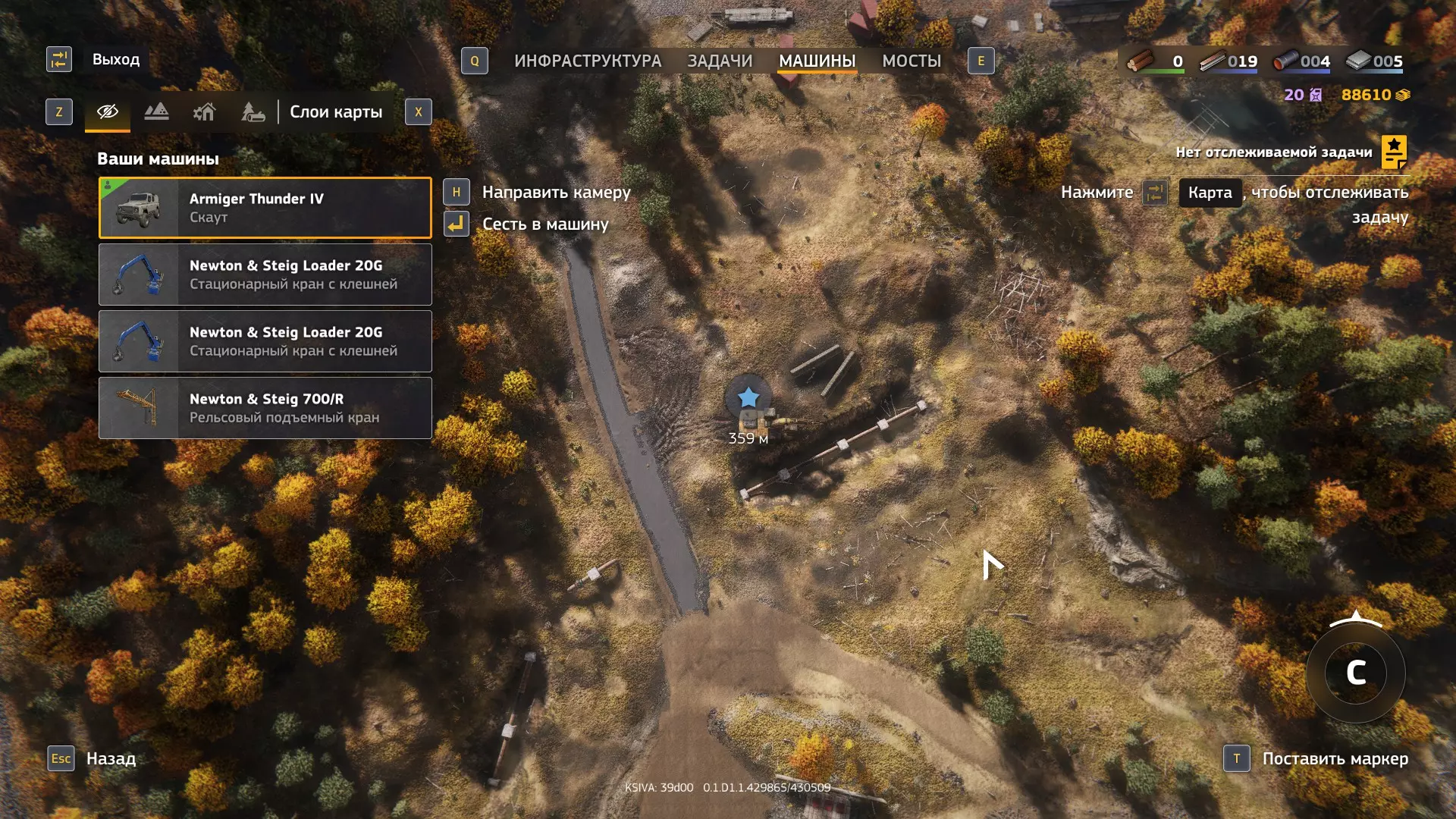This screenshot has width=1456, height=819.
Task: Show the terrain mountains map layer
Action: (x=156, y=112)
